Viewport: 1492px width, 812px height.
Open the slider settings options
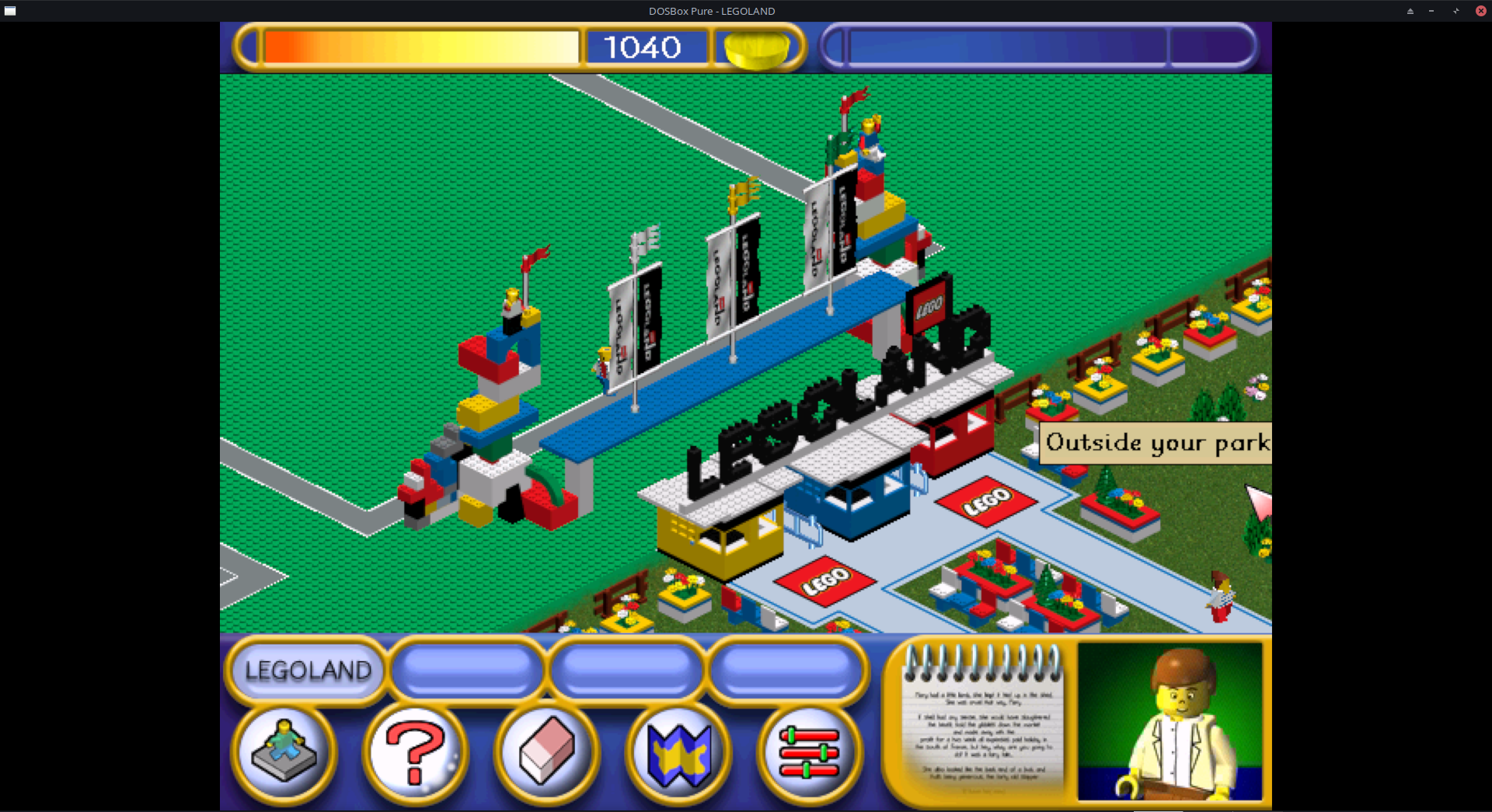809,752
